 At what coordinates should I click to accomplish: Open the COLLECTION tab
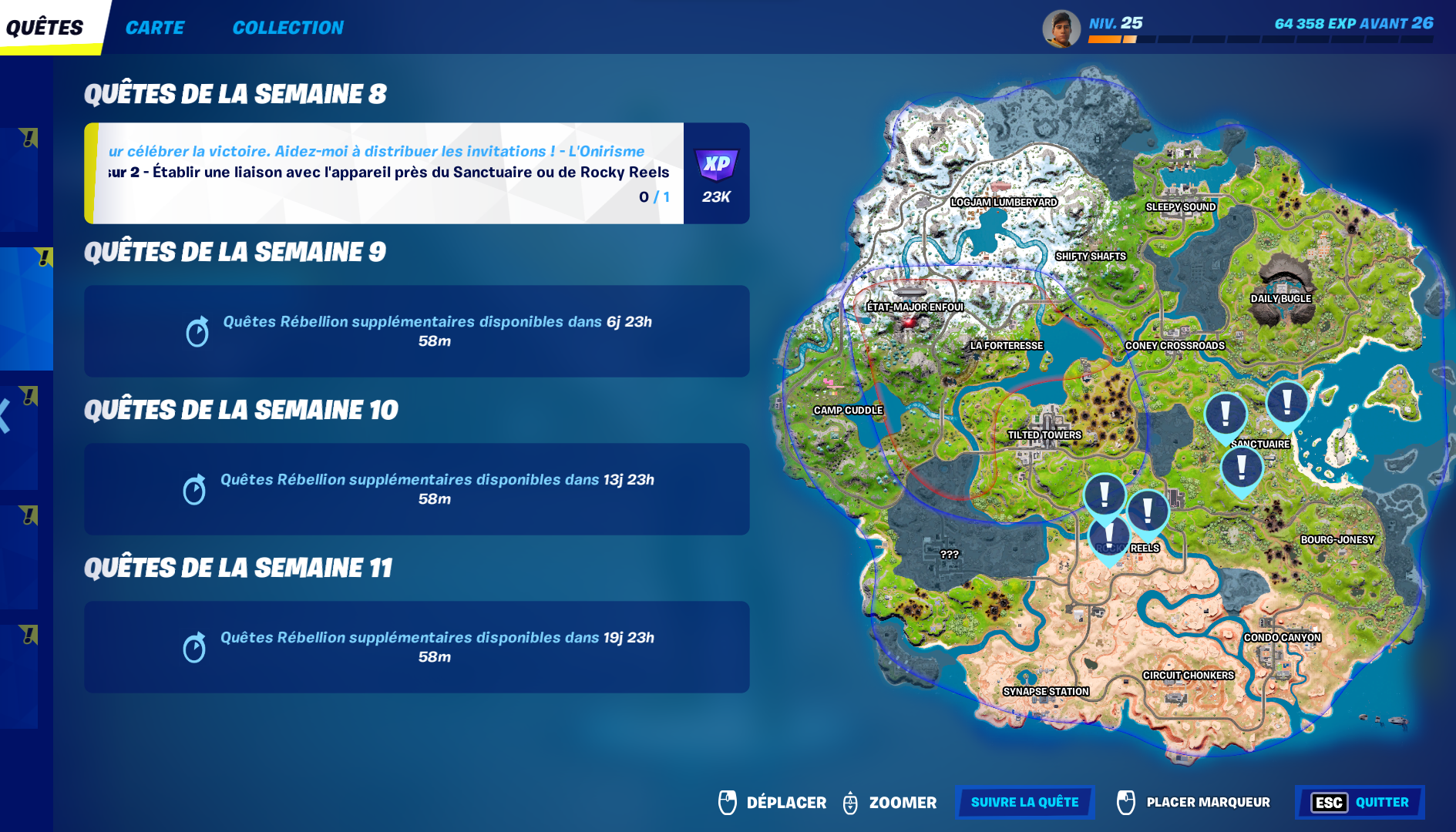pyautogui.click(x=288, y=27)
